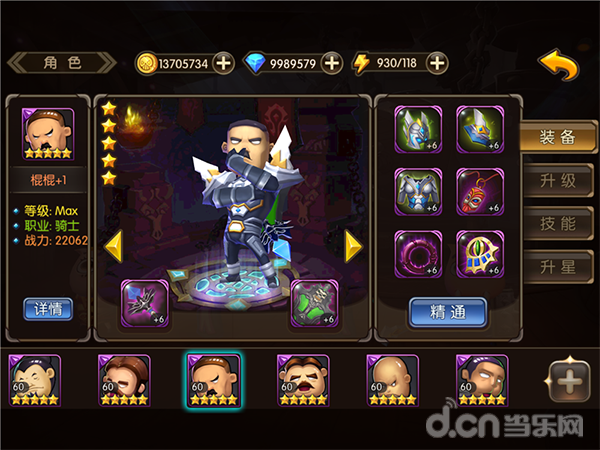Show previous character with left yellow arrow
The height and width of the screenshot is (450, 600).
pos(114,245)
